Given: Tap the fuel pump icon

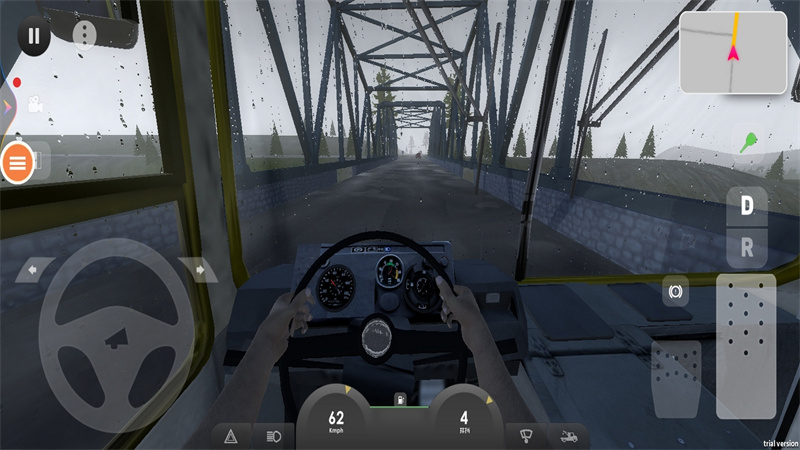Looking at the screenshot, I should (399, 400).
